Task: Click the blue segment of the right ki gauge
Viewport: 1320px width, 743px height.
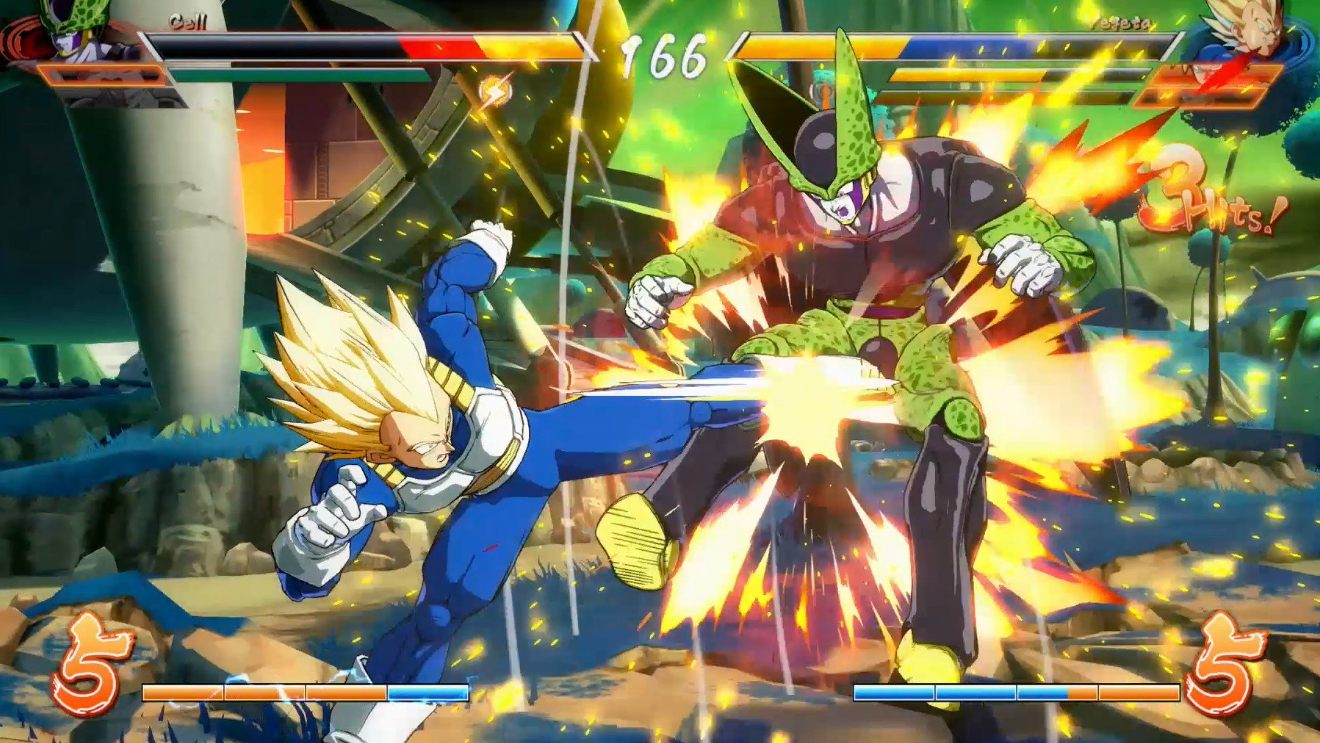Action: (x=930, y=690)
